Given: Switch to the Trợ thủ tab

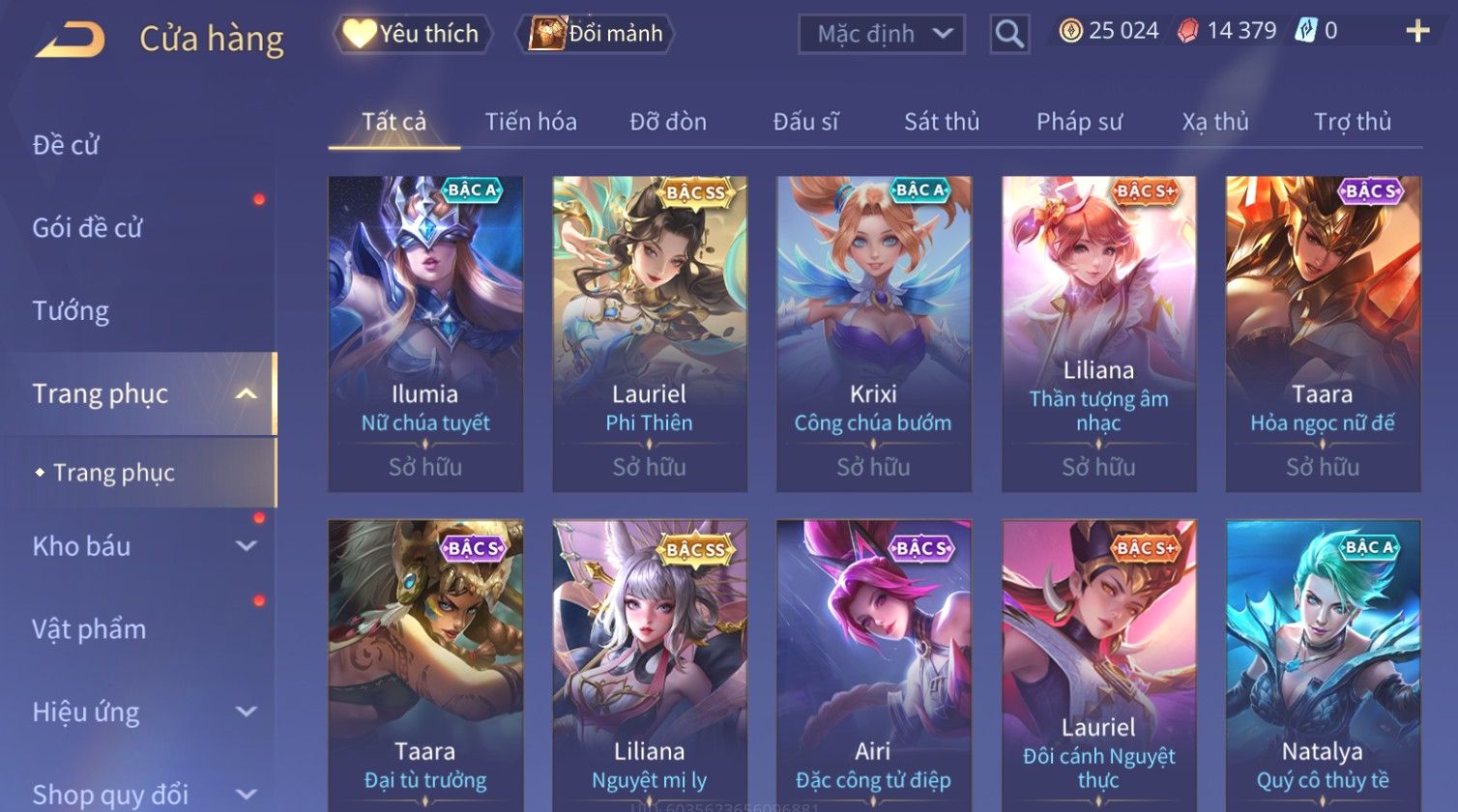Looking at the screenshot, I should pyautogui.click(x=1352, y=122).
